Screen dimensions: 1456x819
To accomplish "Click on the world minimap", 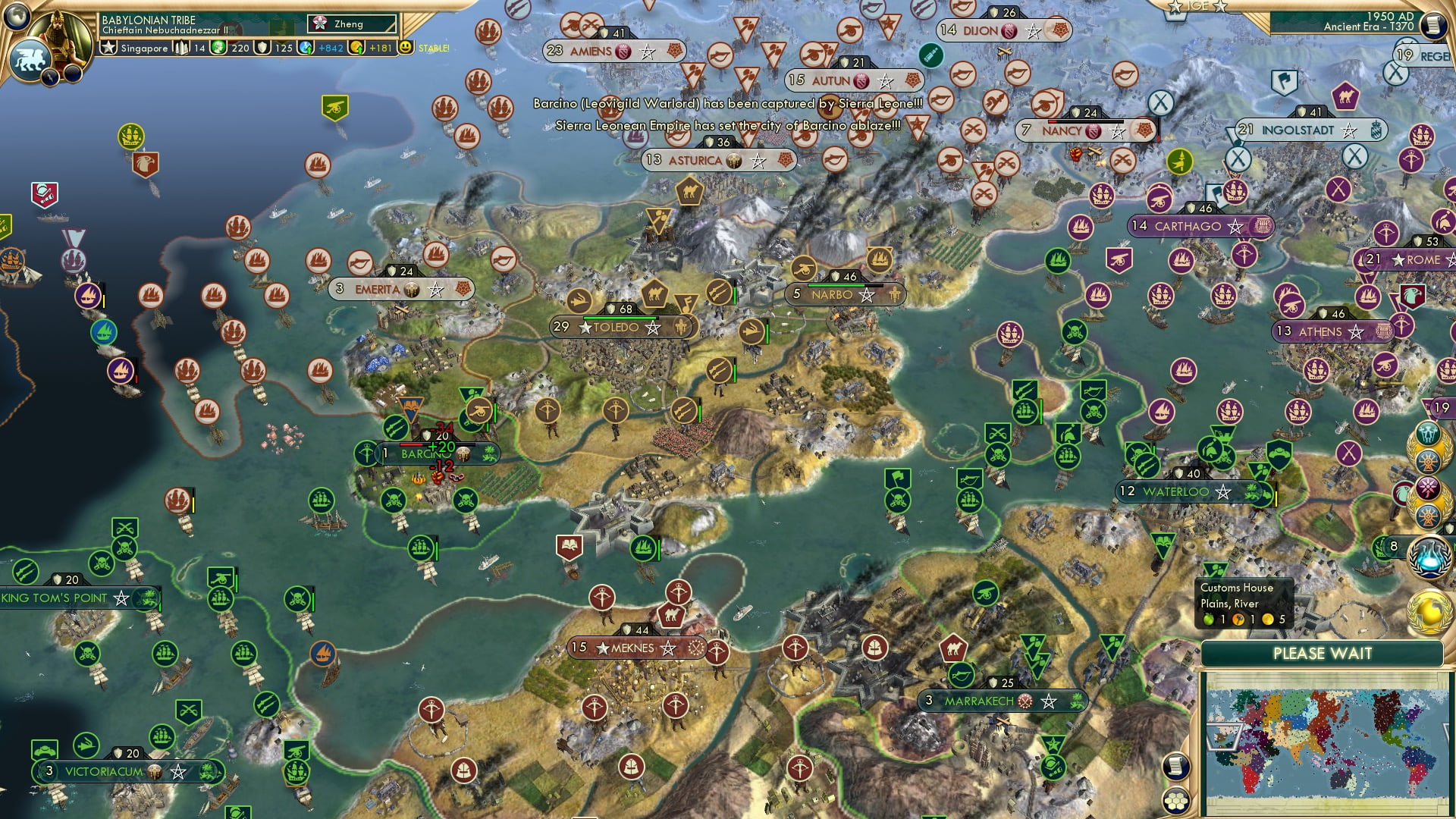I will pyautogui.click(x=1325, y=742).
